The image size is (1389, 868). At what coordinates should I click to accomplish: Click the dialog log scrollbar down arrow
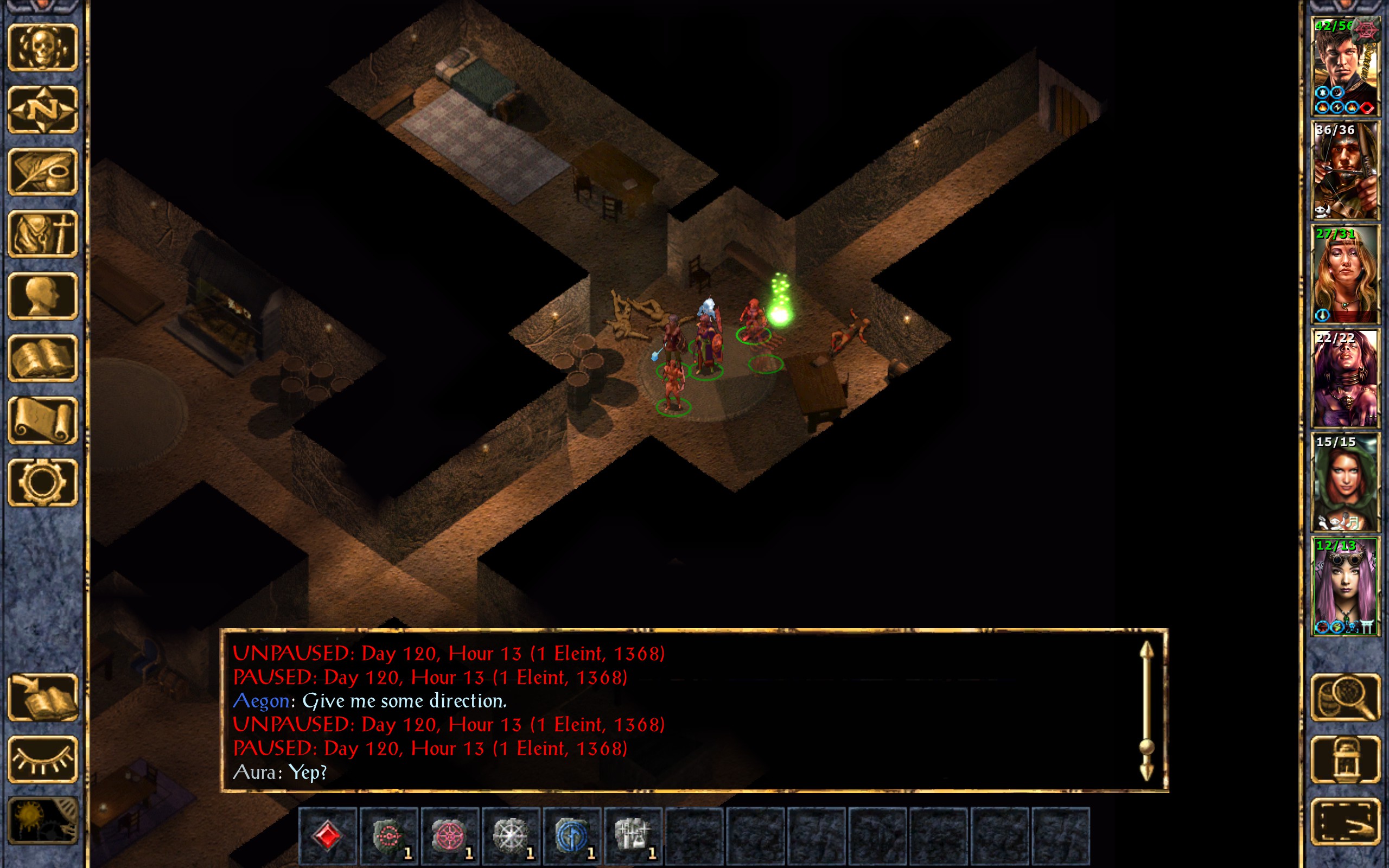pyautogui.click(x=1147, y=772)
